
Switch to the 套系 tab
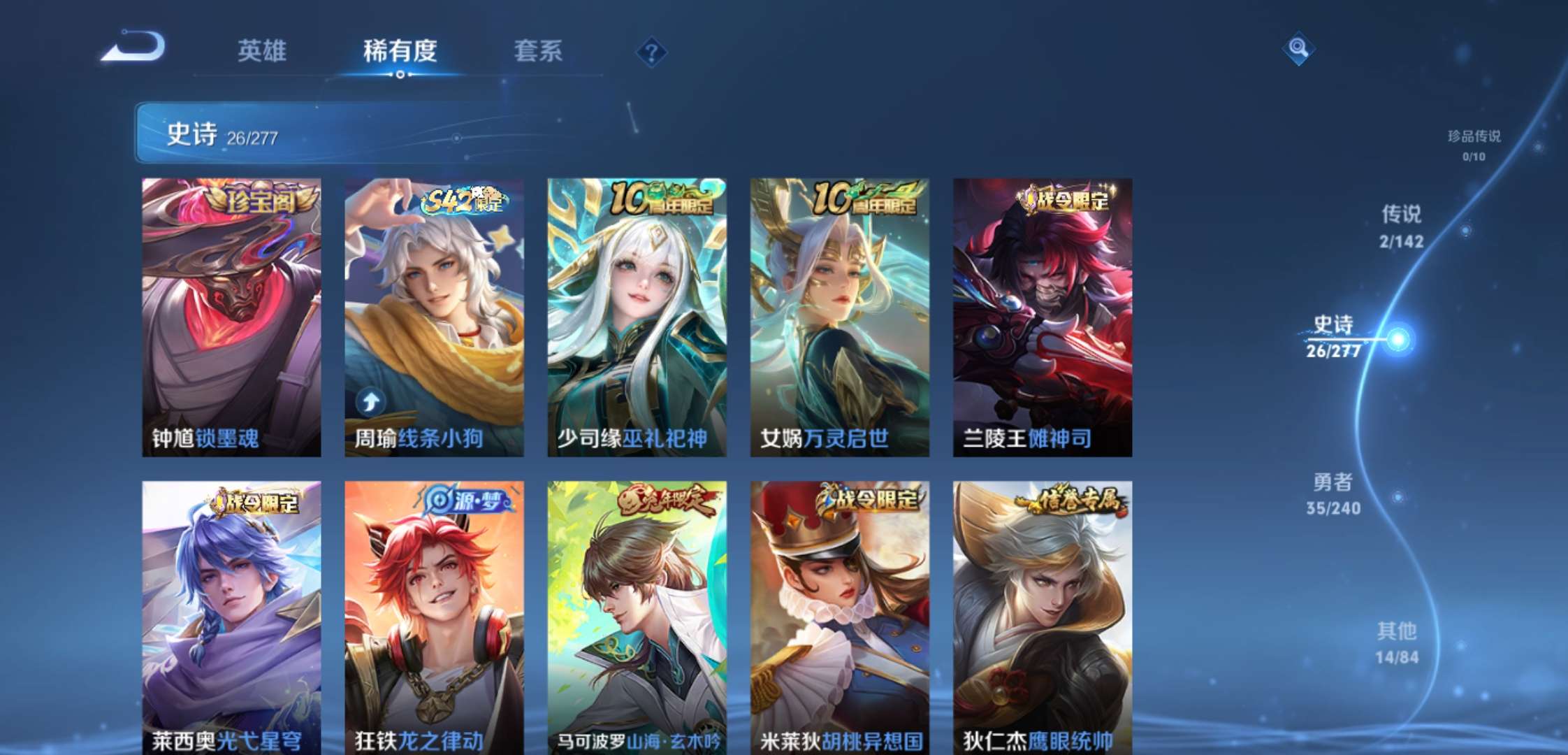[538, 52]
